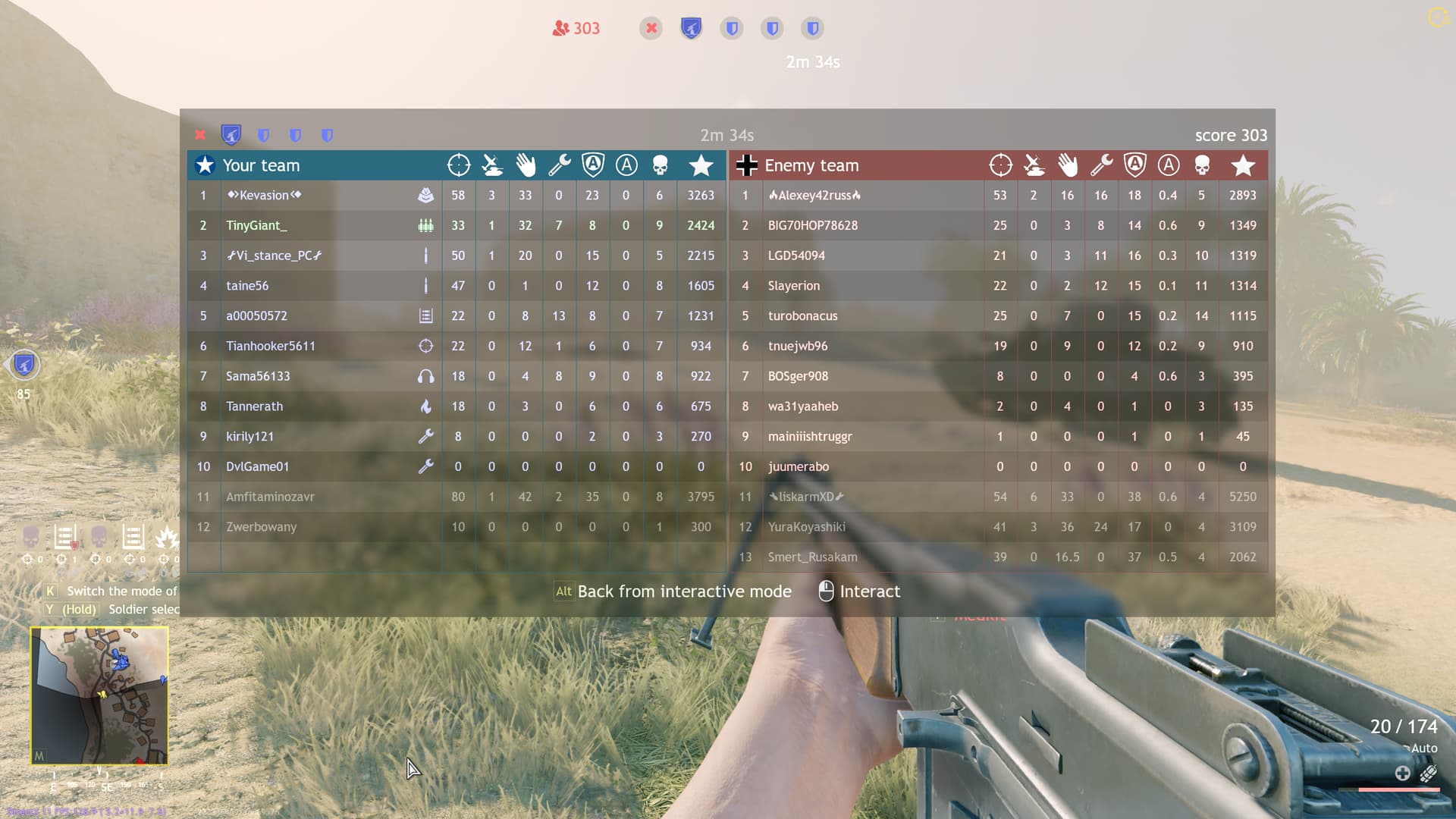Switch to the Enemy team panel
1456x819 pixels.
click(x=811, y=165)
